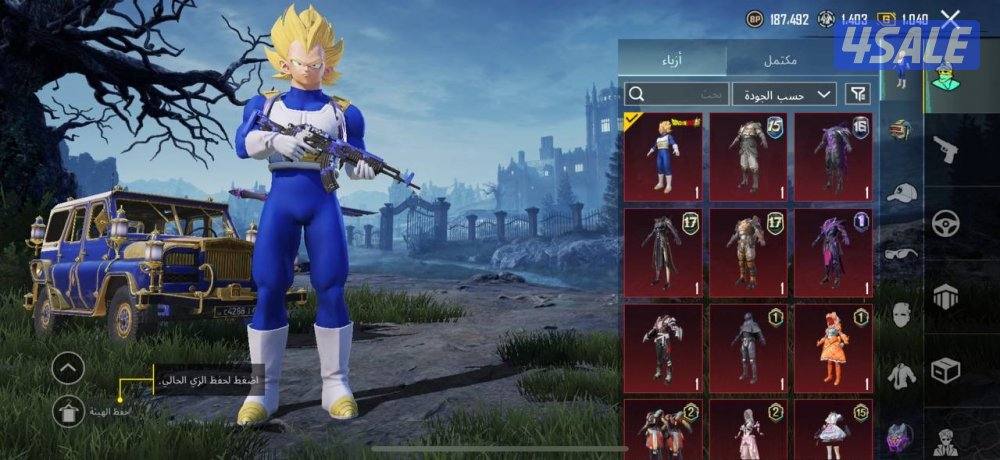Screen dimensions: 1000x460
Task: Select the white jacket clothing category
Action: click(x=901, y=375)
